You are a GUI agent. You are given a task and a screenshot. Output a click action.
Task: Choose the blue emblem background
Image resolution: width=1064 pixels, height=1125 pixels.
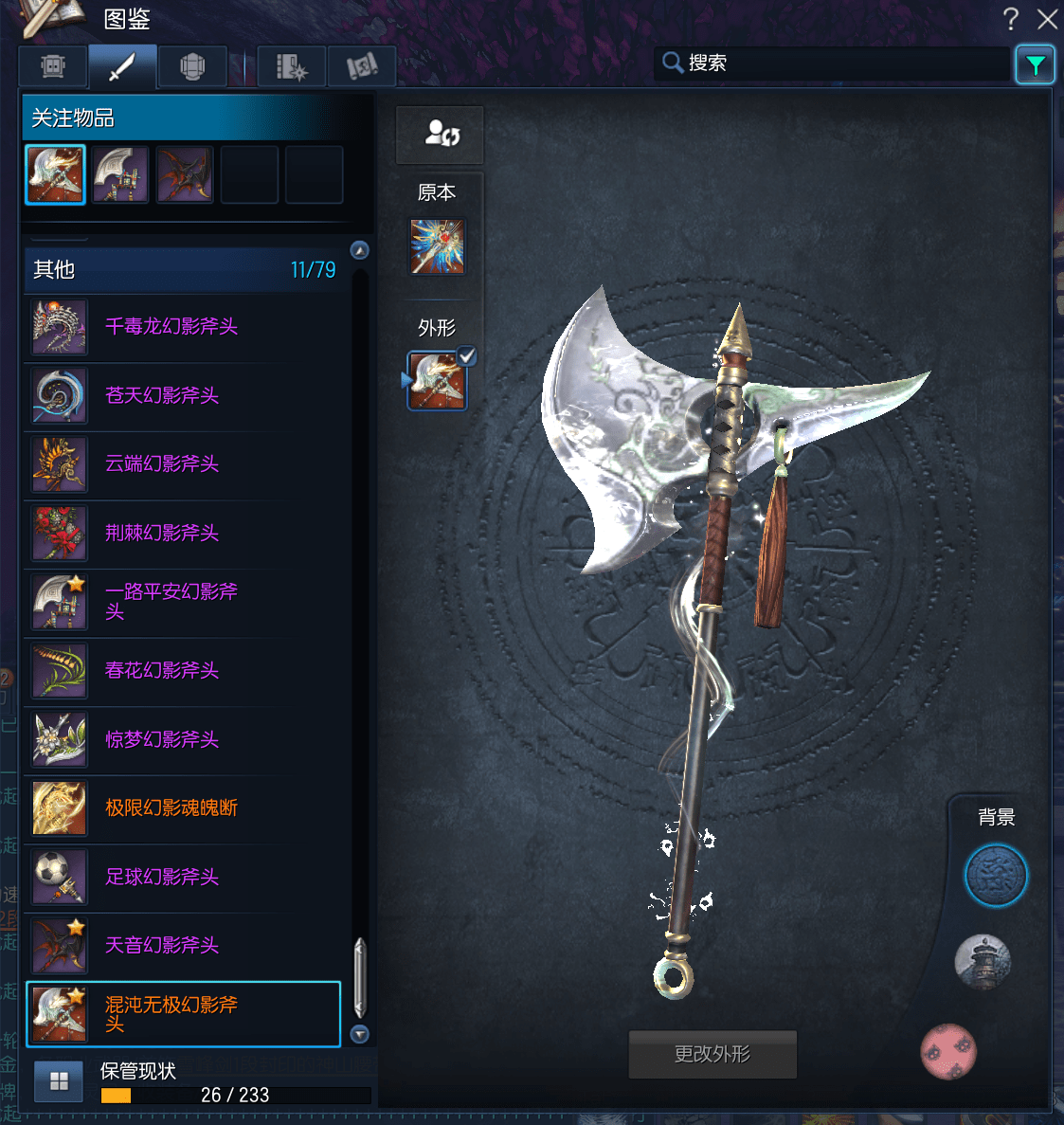(x=996, y=876)
